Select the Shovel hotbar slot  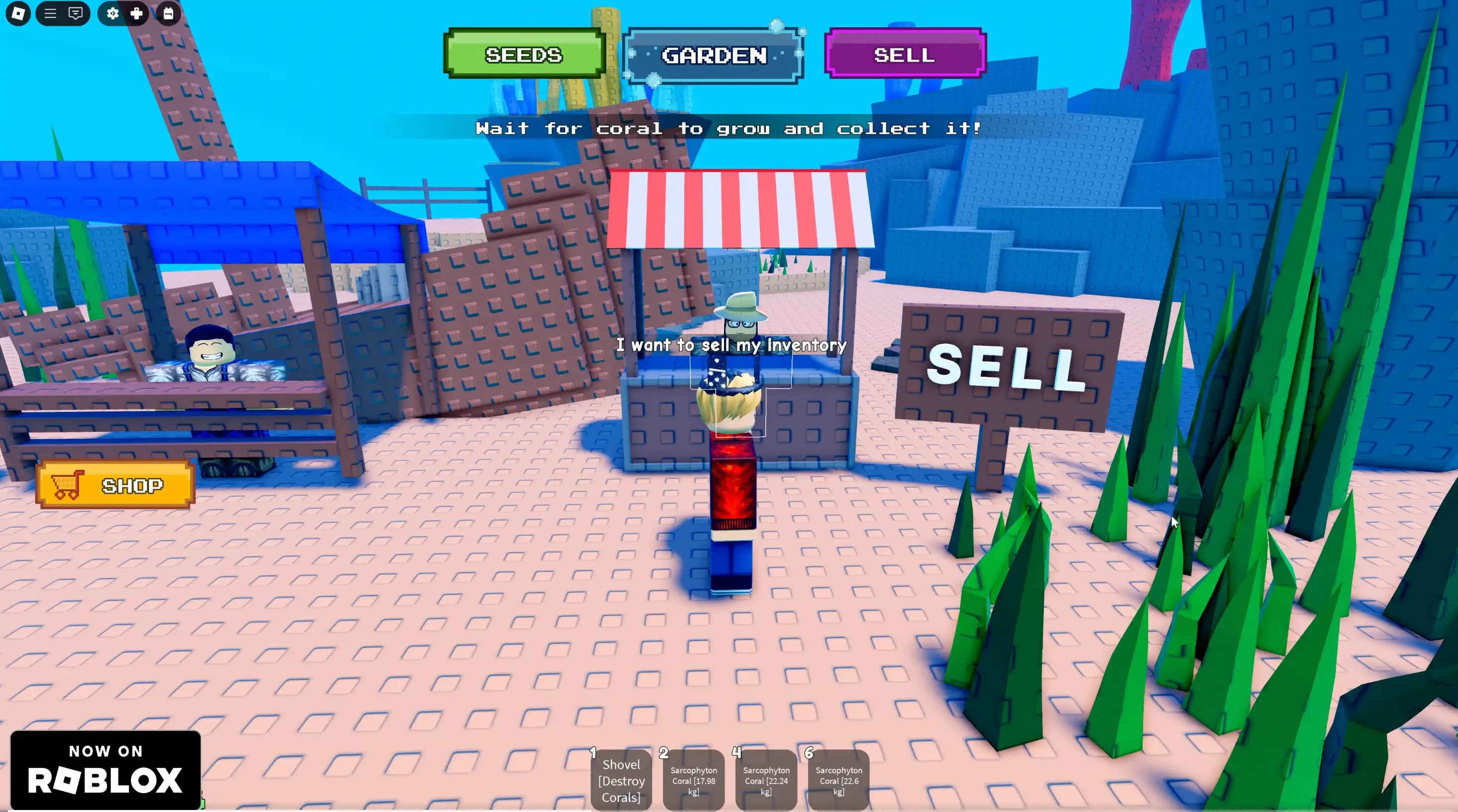click(621, 780)
